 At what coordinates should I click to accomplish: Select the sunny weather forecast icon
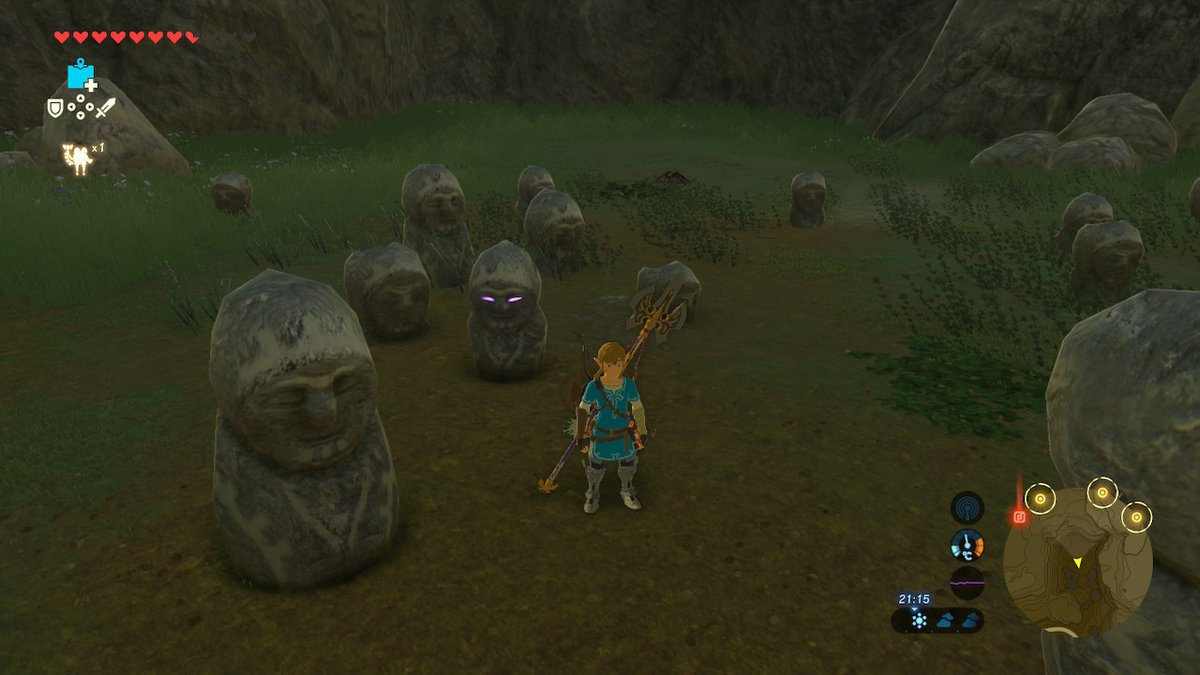(919, 621)
